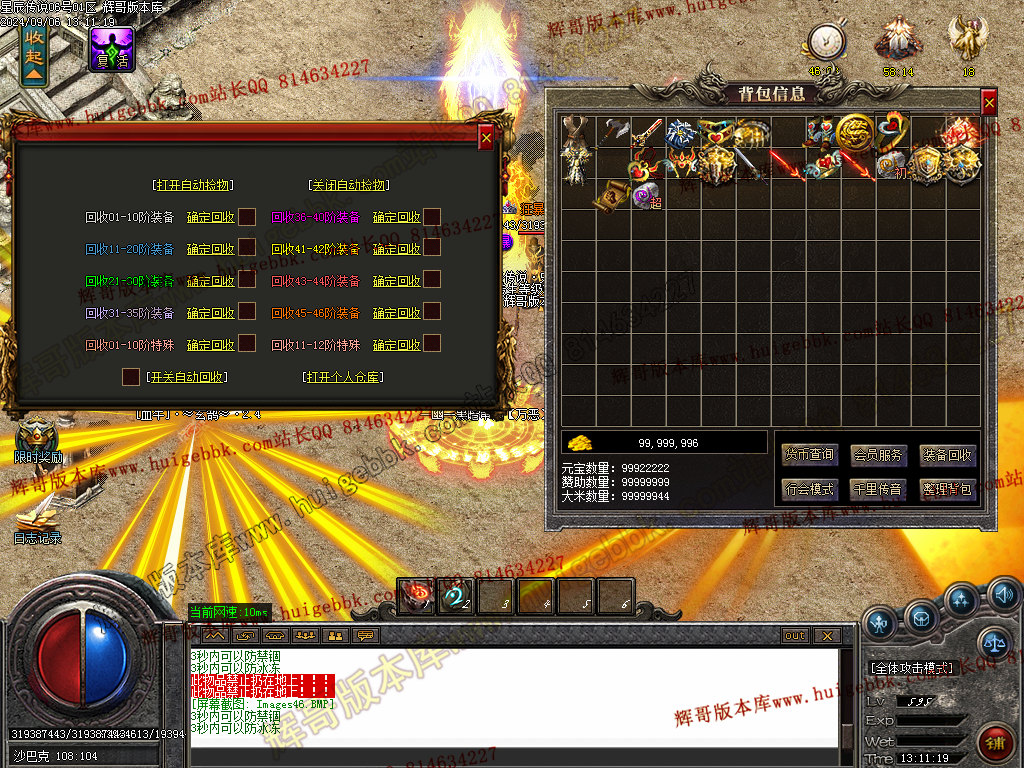Tick the checkbox for 回收36-40阶装备

point(432,216)
